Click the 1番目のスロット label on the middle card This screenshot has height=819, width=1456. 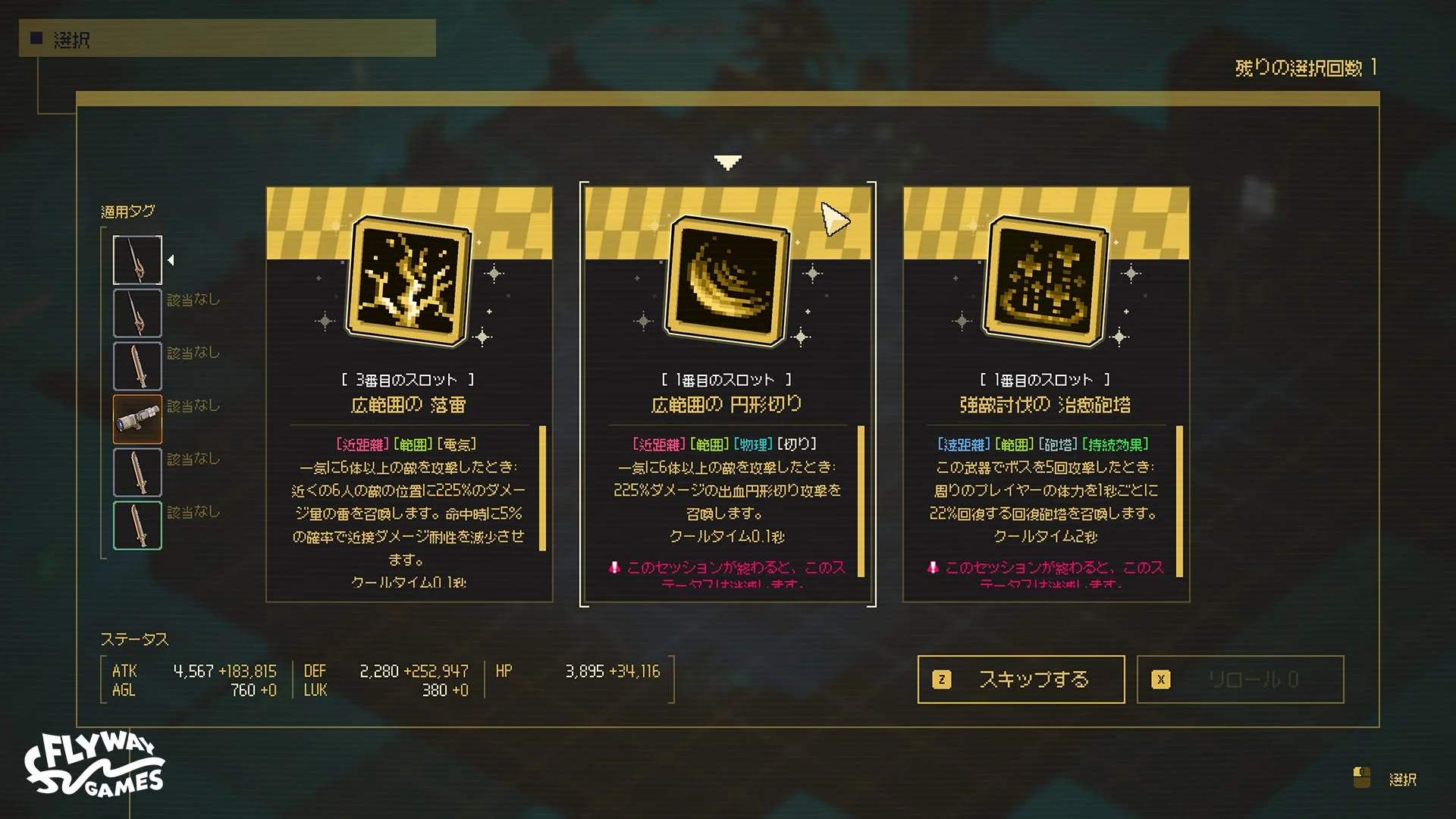point(726,380)
